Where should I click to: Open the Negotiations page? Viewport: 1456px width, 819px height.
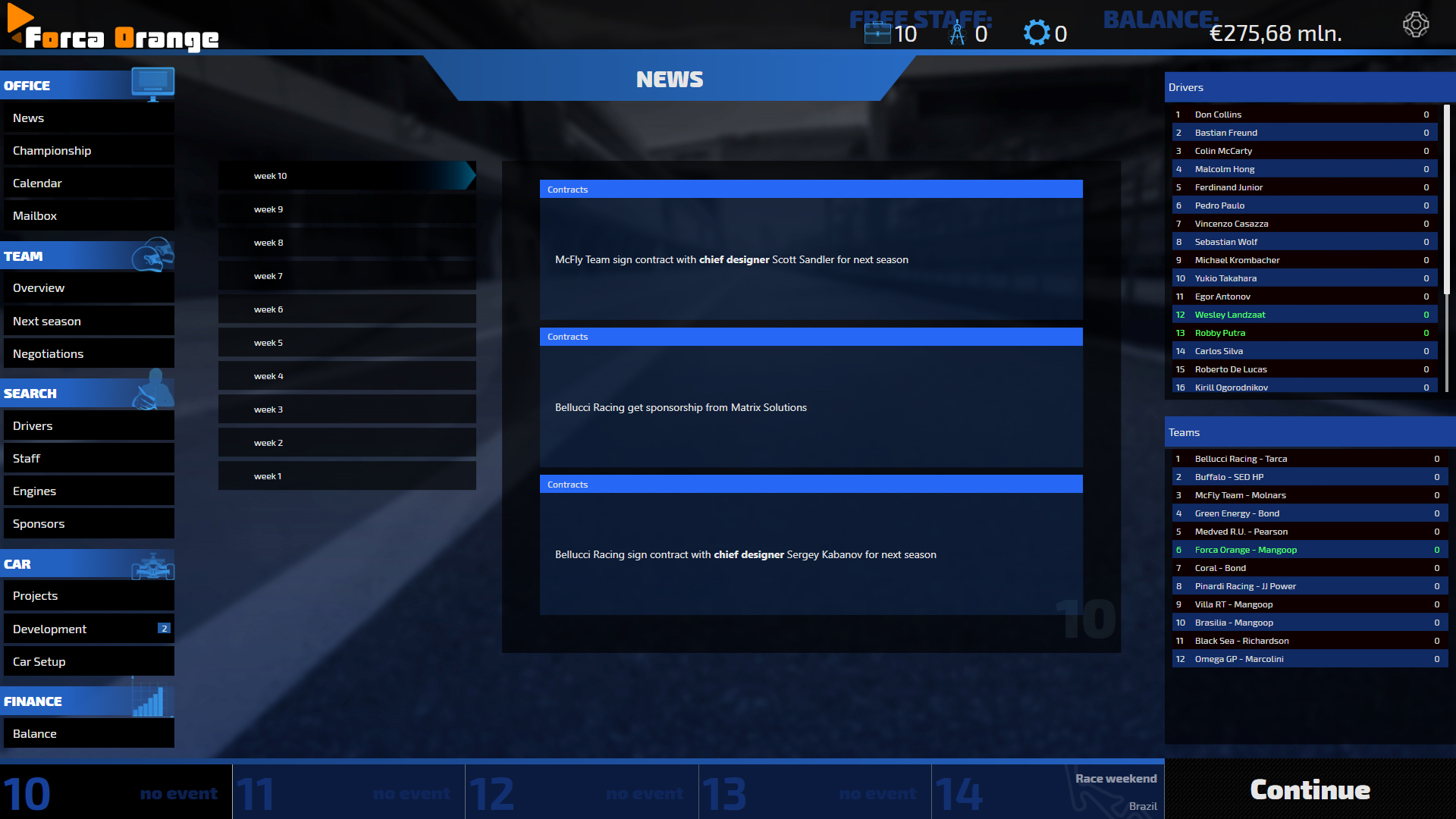click(x=88, y=354)
